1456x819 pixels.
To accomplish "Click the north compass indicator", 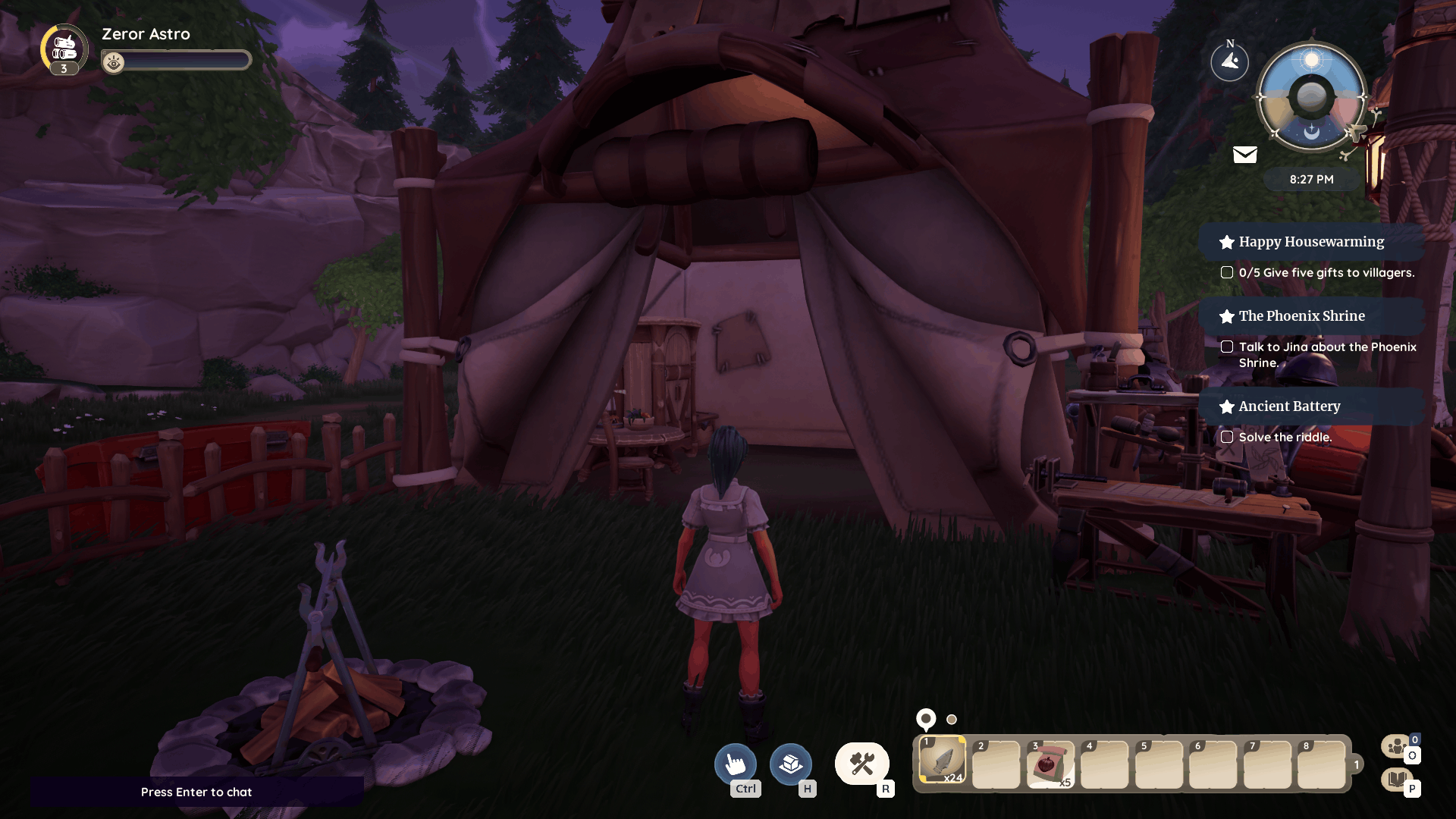I will pyautogui.click(x=1229, y=61).
